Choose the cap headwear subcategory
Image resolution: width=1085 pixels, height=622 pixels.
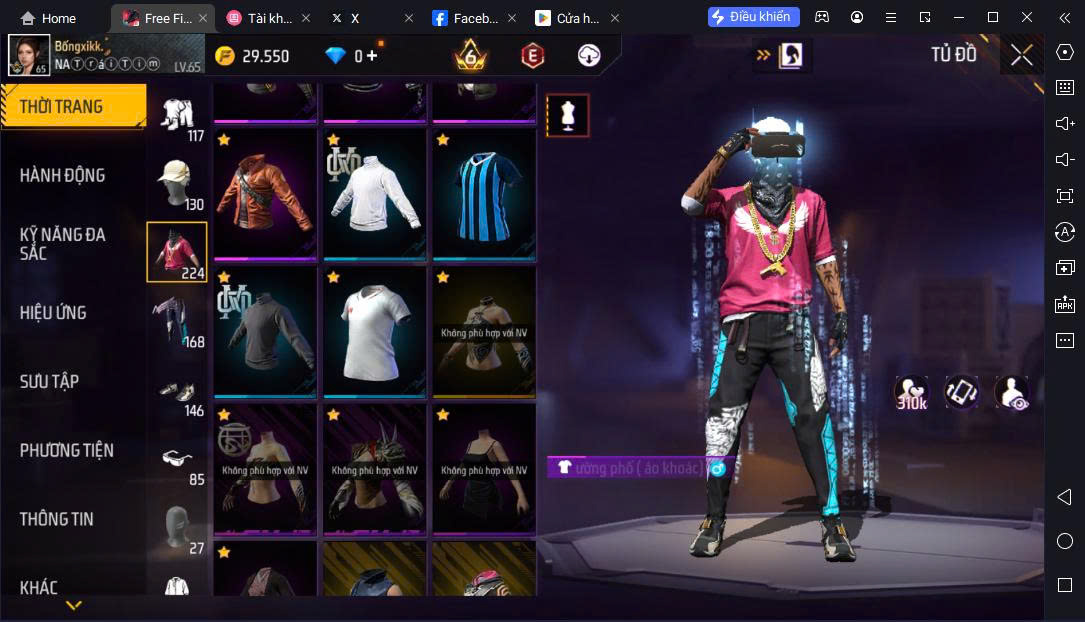[x=177, y=183]
